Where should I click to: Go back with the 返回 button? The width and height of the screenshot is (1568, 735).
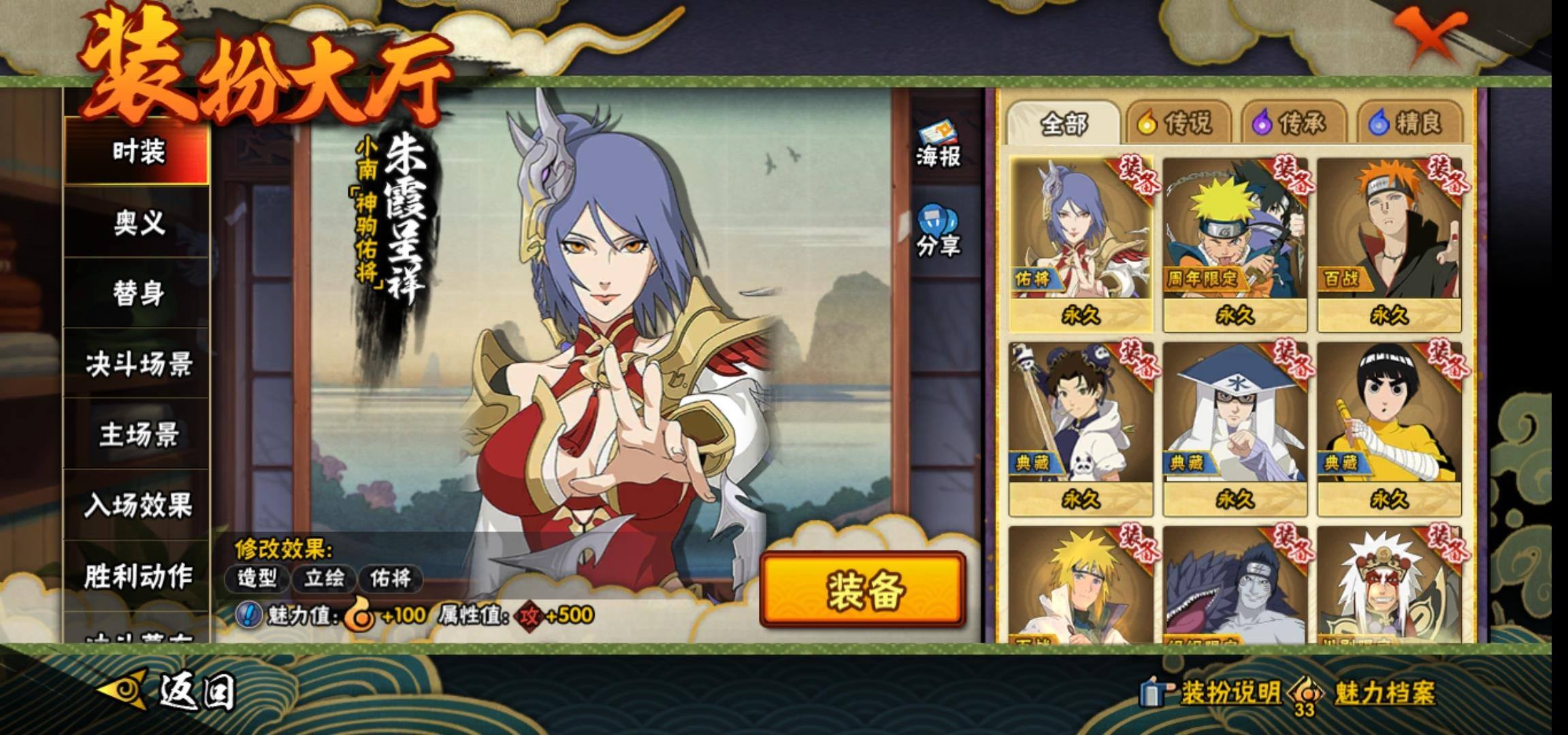click(x=169, y=692)
